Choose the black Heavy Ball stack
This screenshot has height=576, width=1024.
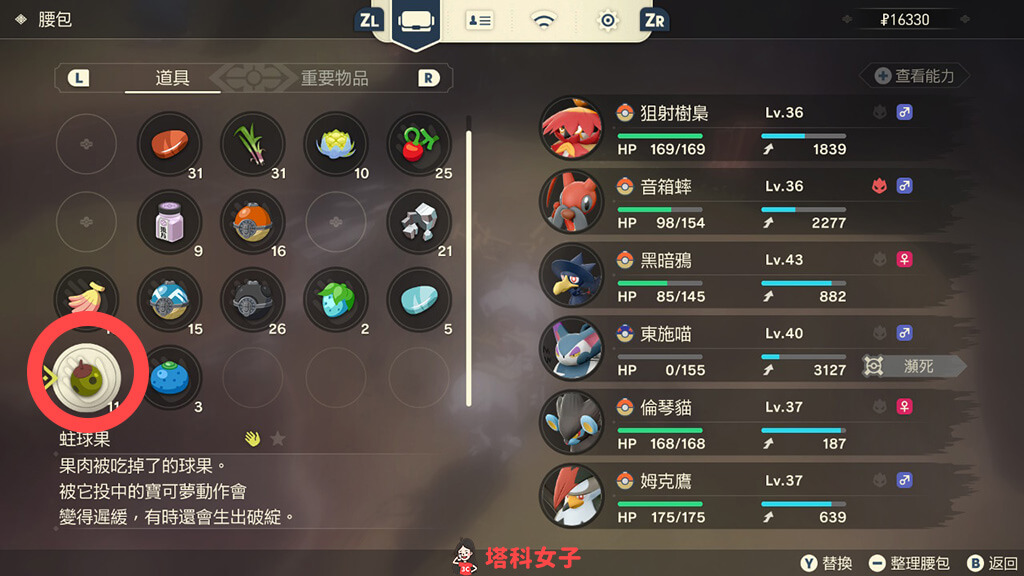coord(254,298)
